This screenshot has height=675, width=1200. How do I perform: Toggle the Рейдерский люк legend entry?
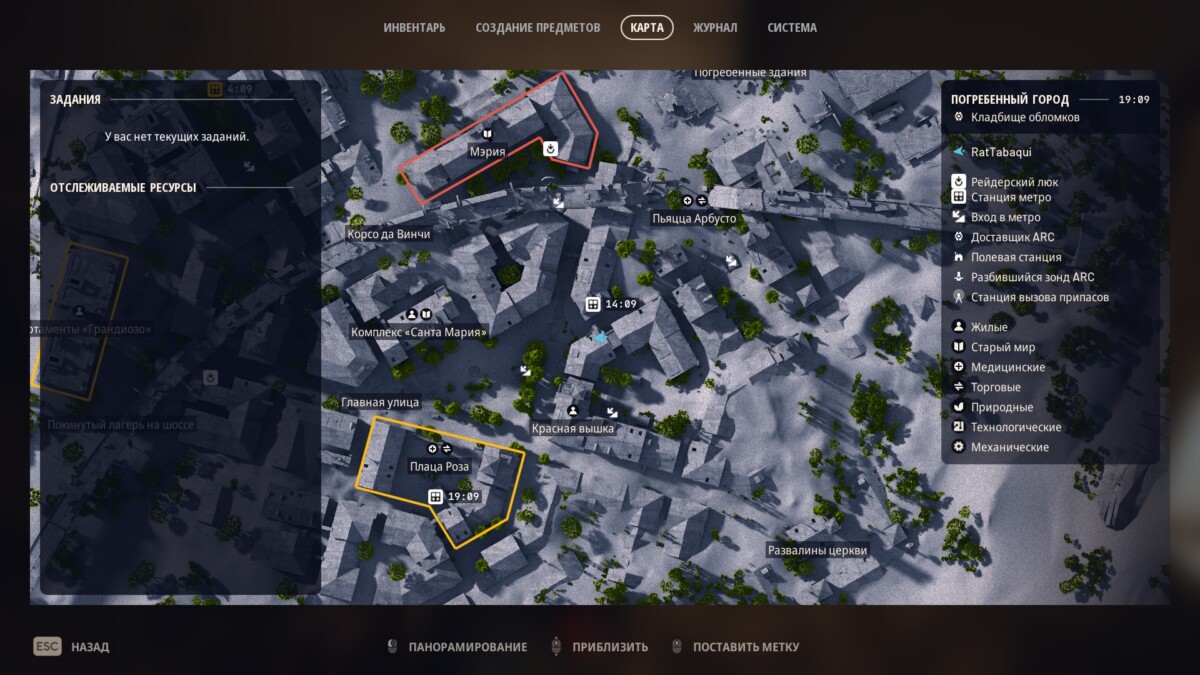point(1013,182)
